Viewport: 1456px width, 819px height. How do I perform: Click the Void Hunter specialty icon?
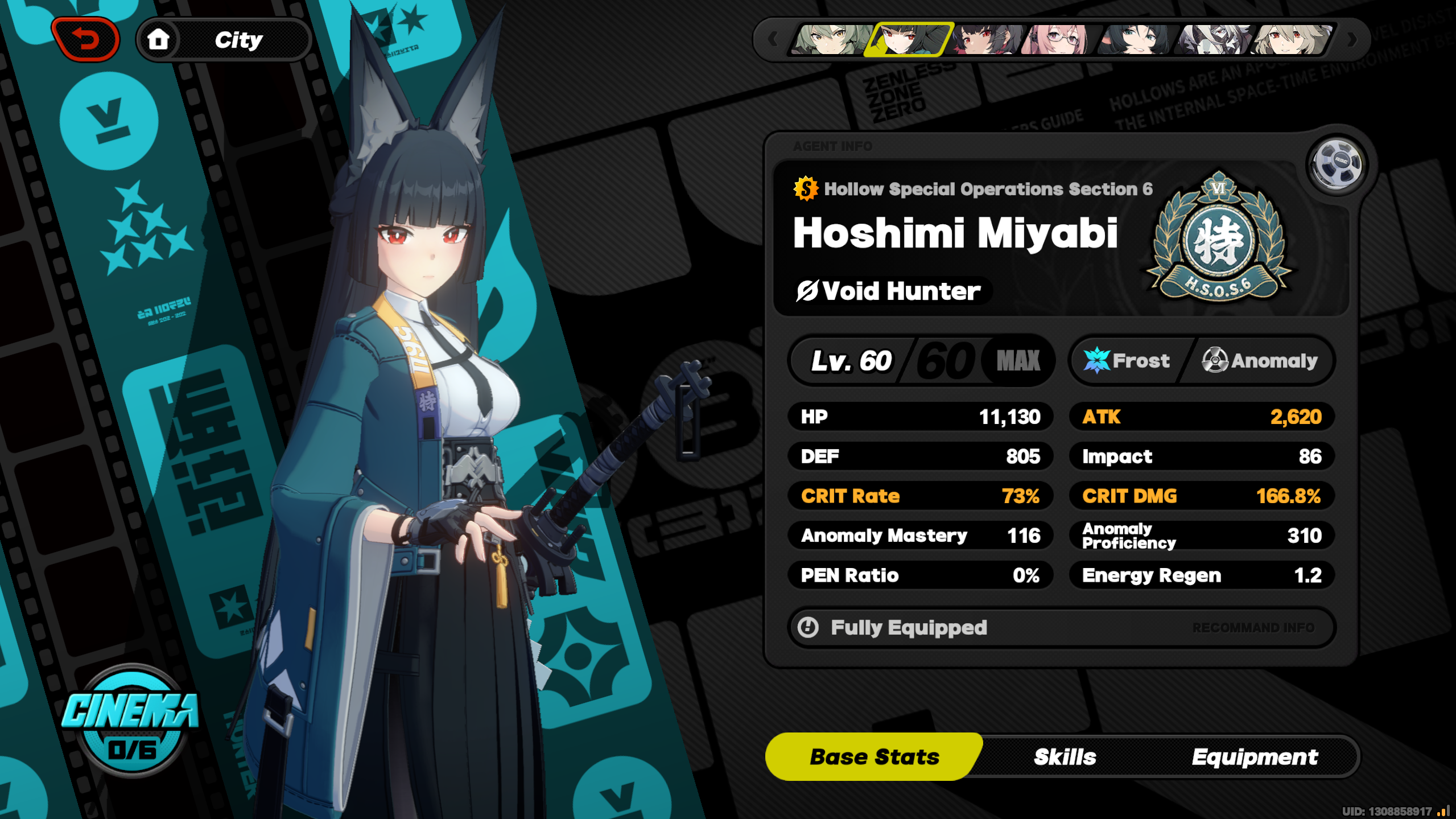807,291
